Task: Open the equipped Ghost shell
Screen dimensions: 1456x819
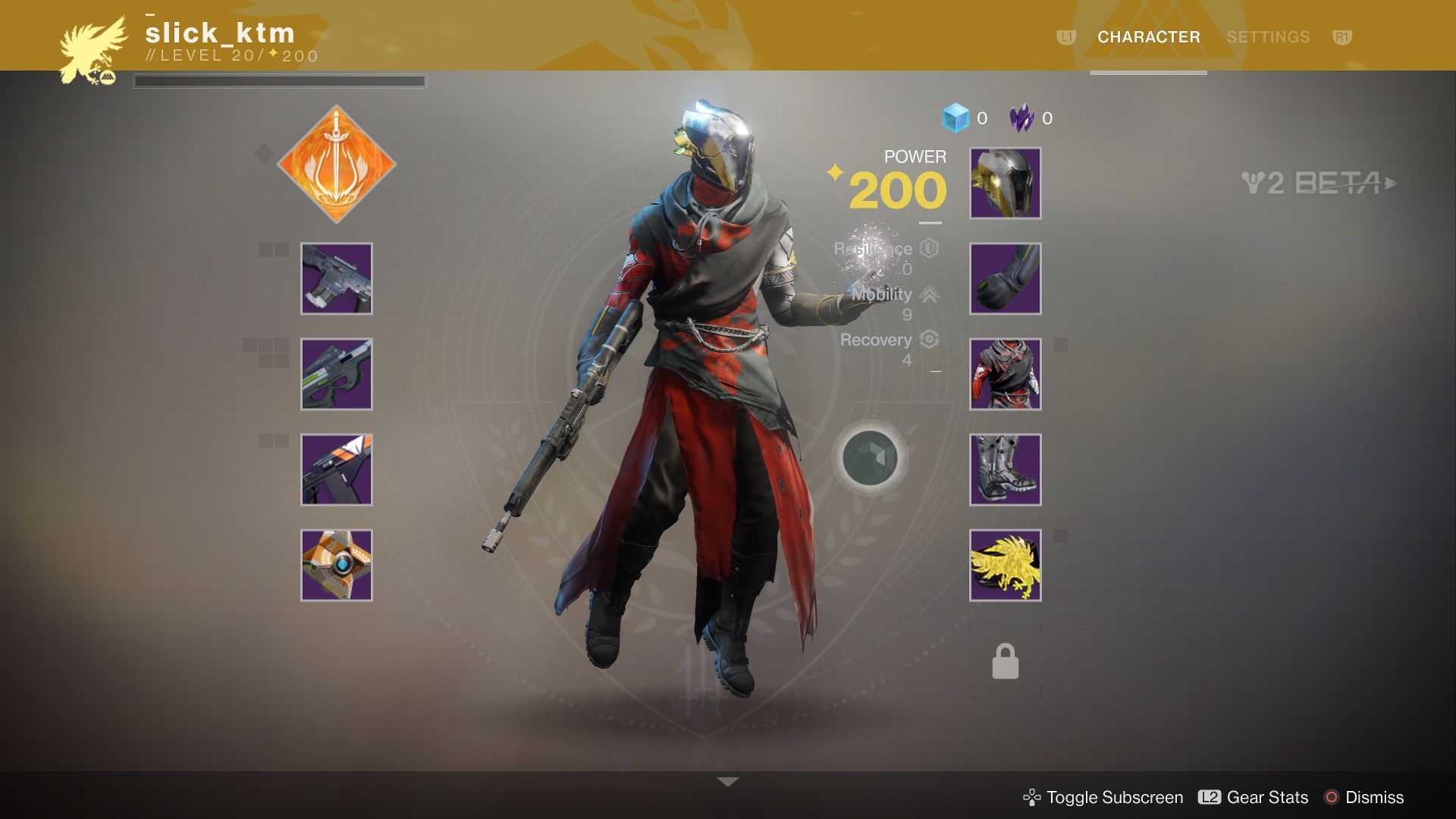Action: 337,563
